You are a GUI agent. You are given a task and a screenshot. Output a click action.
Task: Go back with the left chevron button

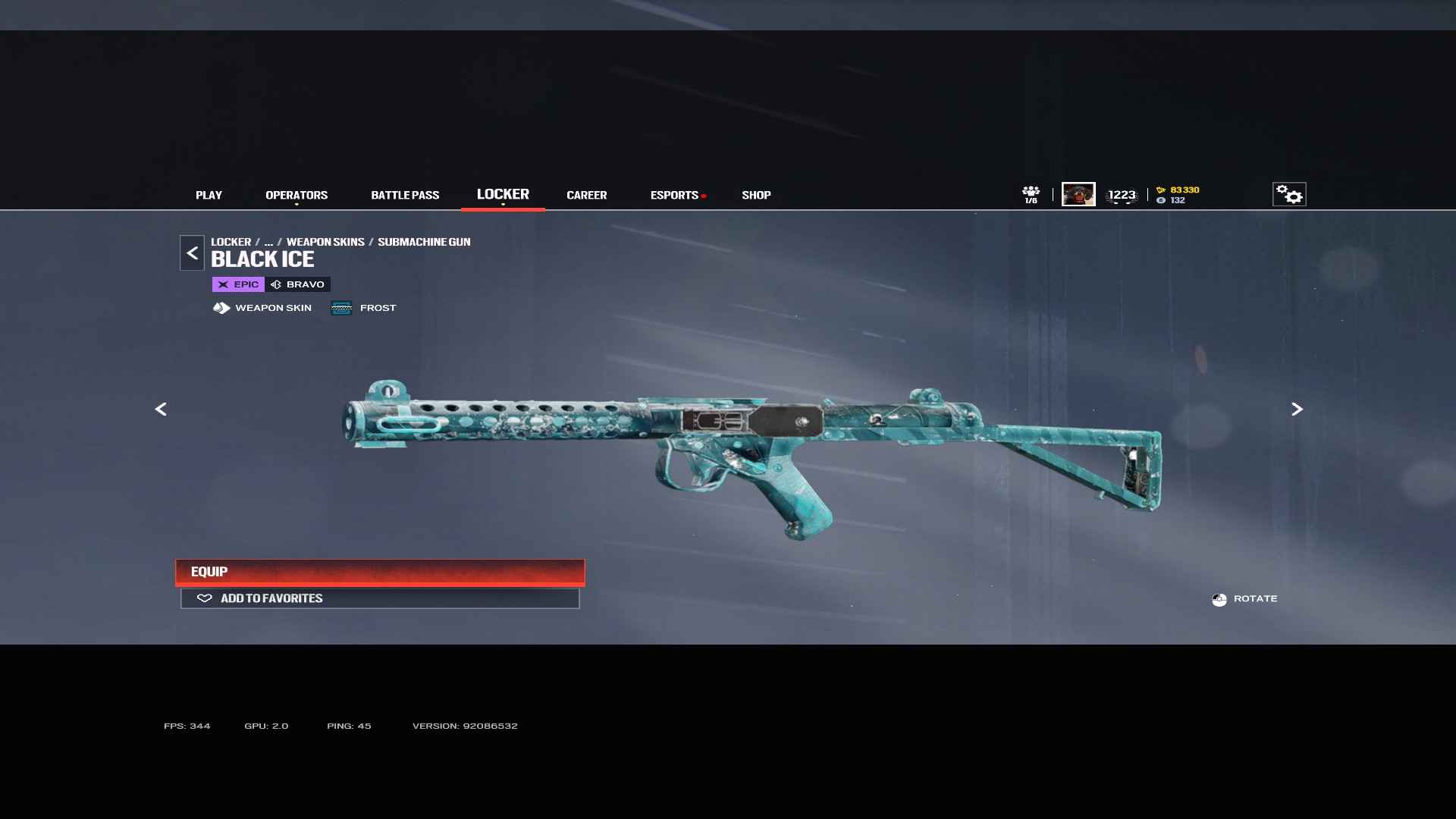(x=192, y=253)
